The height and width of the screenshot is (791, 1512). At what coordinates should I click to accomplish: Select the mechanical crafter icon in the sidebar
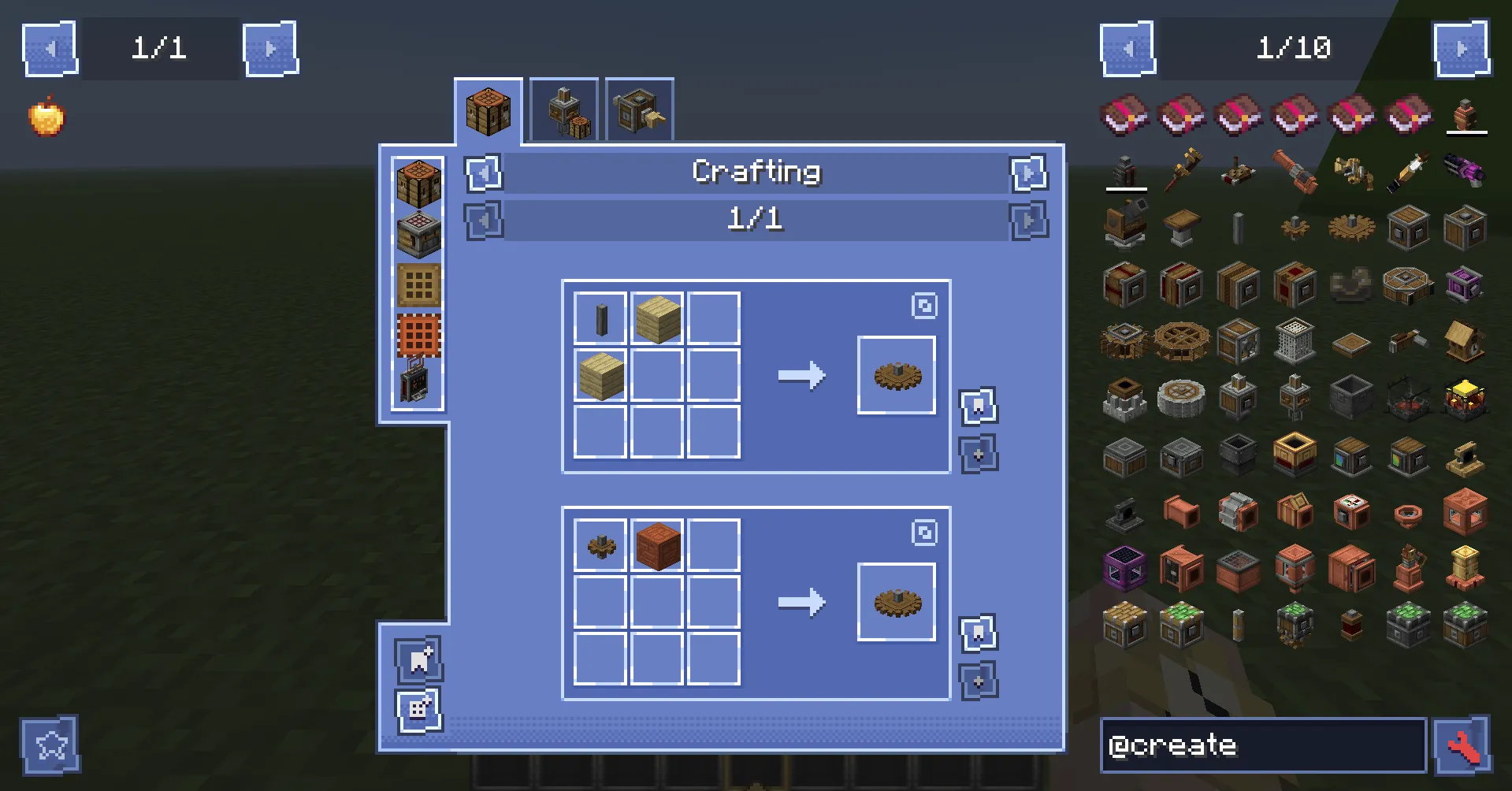pyautogui.click(x=418, y=386)
